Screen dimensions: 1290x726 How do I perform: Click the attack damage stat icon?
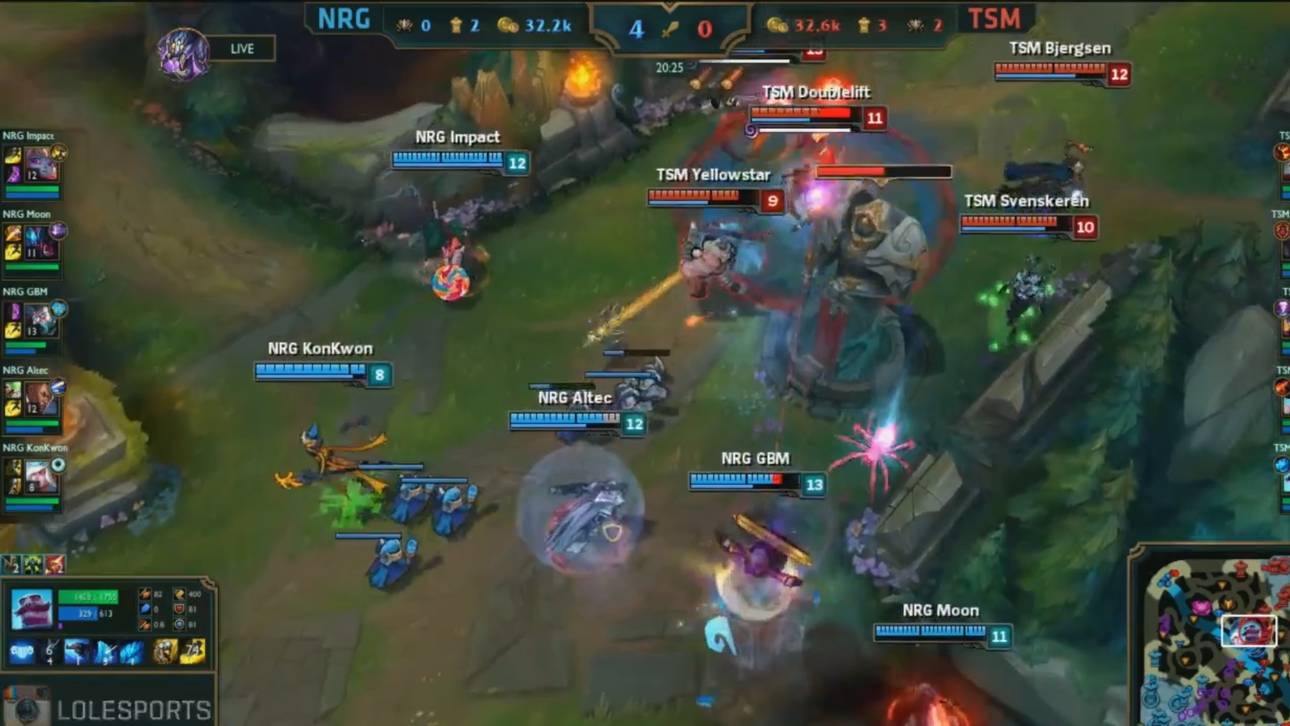(144, 593)
